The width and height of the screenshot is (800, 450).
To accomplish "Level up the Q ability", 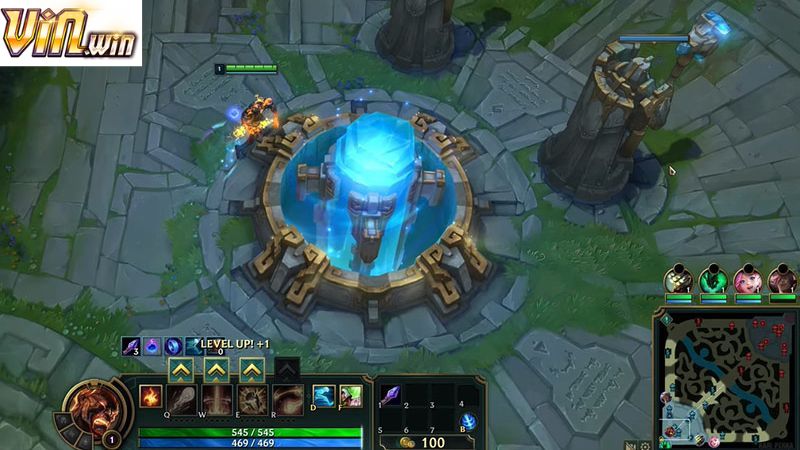I will pyautogui.click(x=181, y=369).
